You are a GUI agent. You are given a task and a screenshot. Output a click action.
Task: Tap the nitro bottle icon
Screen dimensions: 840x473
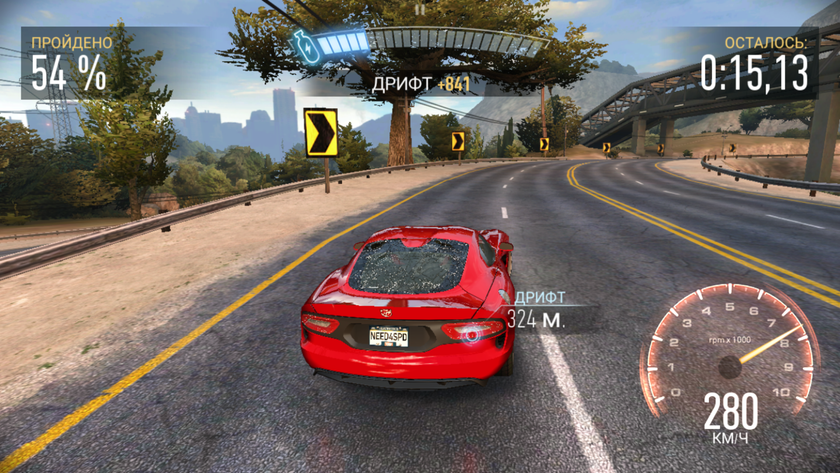tap(304, 45)
